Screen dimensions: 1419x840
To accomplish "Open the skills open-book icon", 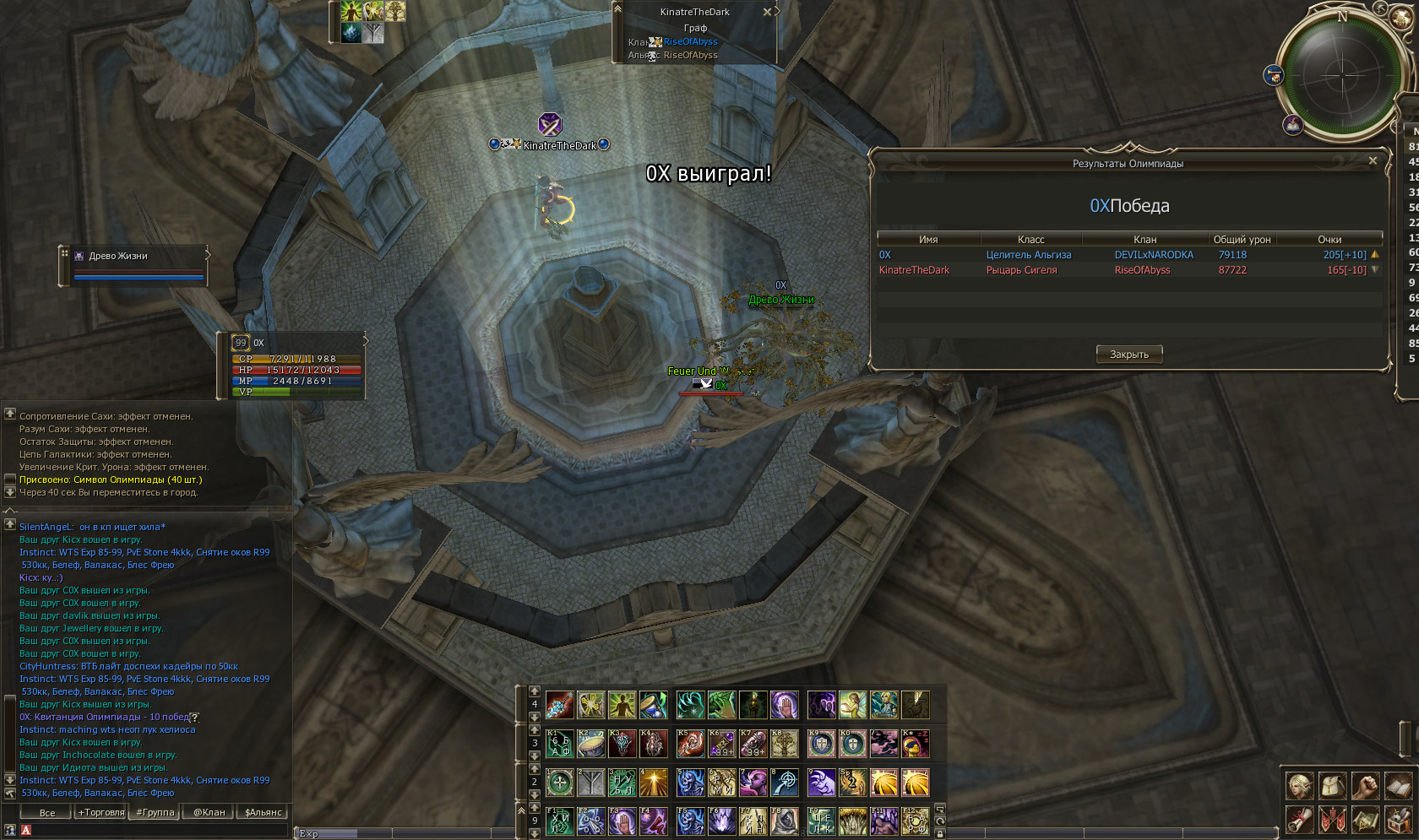I will point(1398,786).
